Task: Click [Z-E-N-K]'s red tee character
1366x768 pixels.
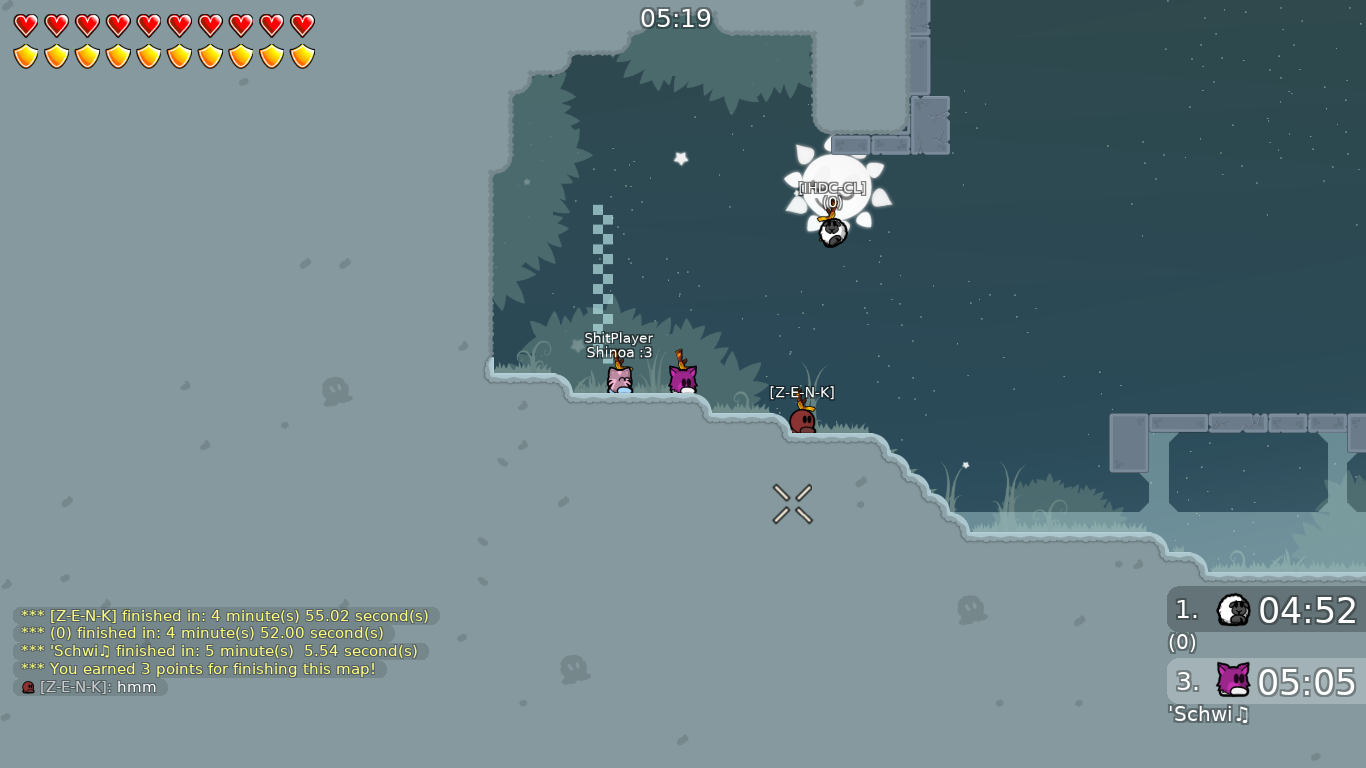Action: point(803,423)
